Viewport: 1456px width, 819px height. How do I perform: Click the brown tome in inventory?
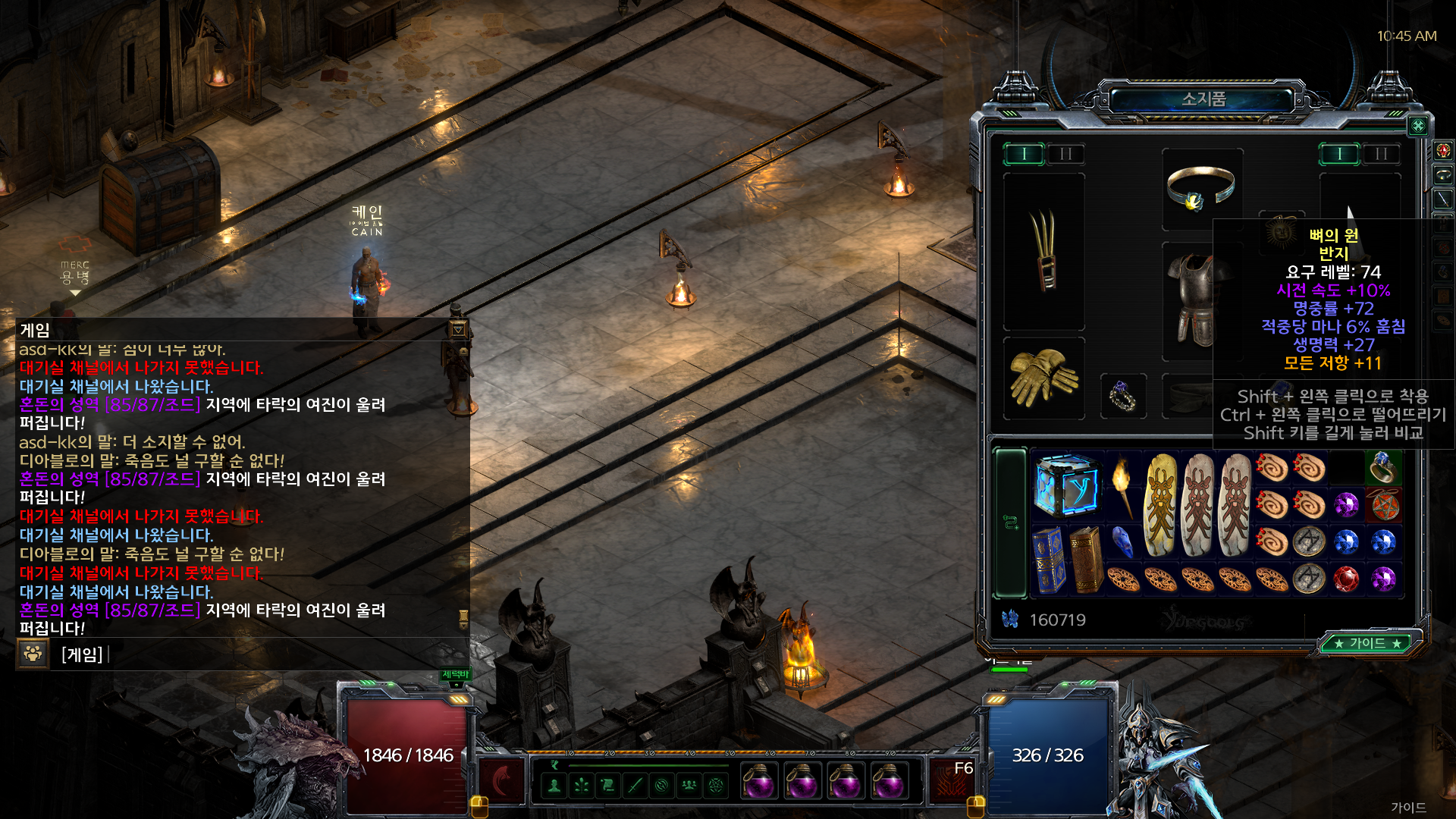[1086, 560]
